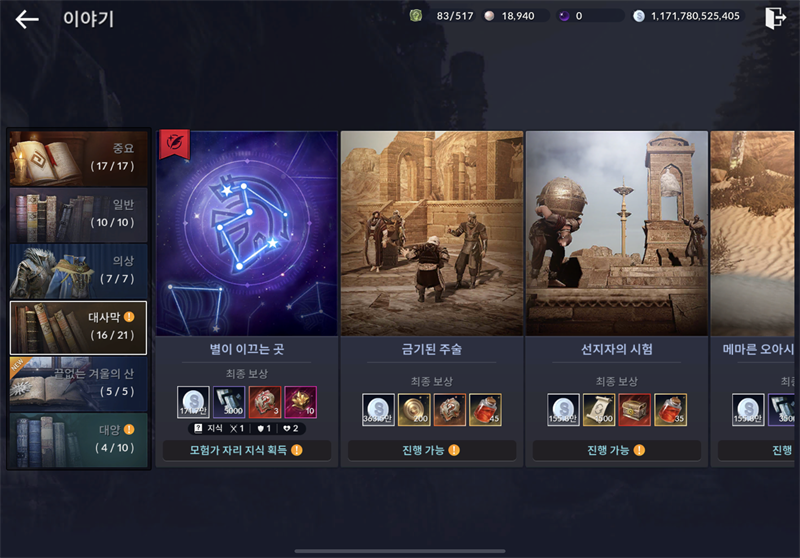Go back using the arrow button

pos(27,19)
